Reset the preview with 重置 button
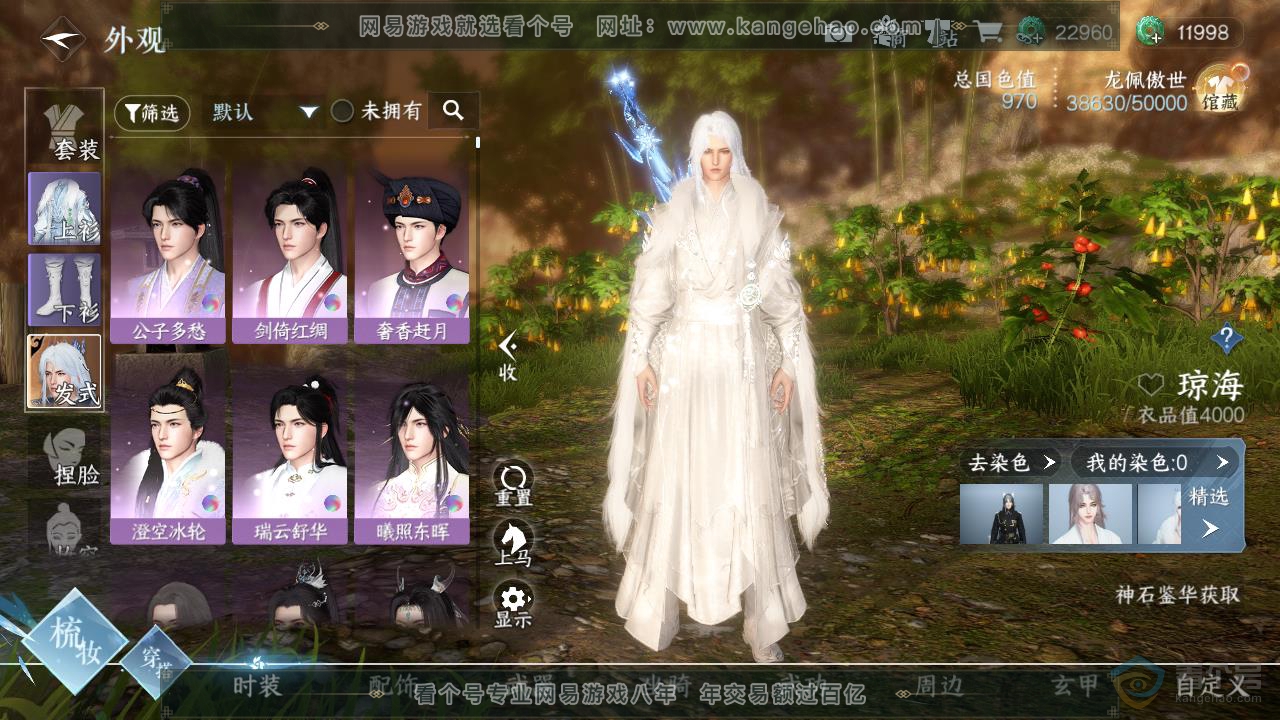Image resolution: width=1280 pixels, height=720 pixels. (x=514, y=484)
